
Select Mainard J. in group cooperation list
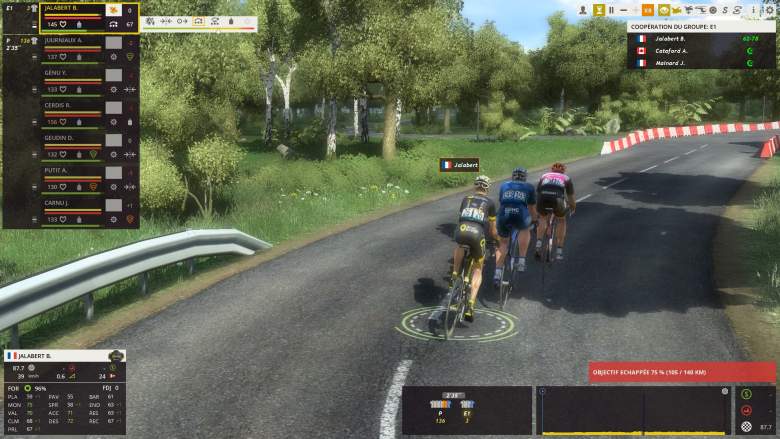[671, 63]
